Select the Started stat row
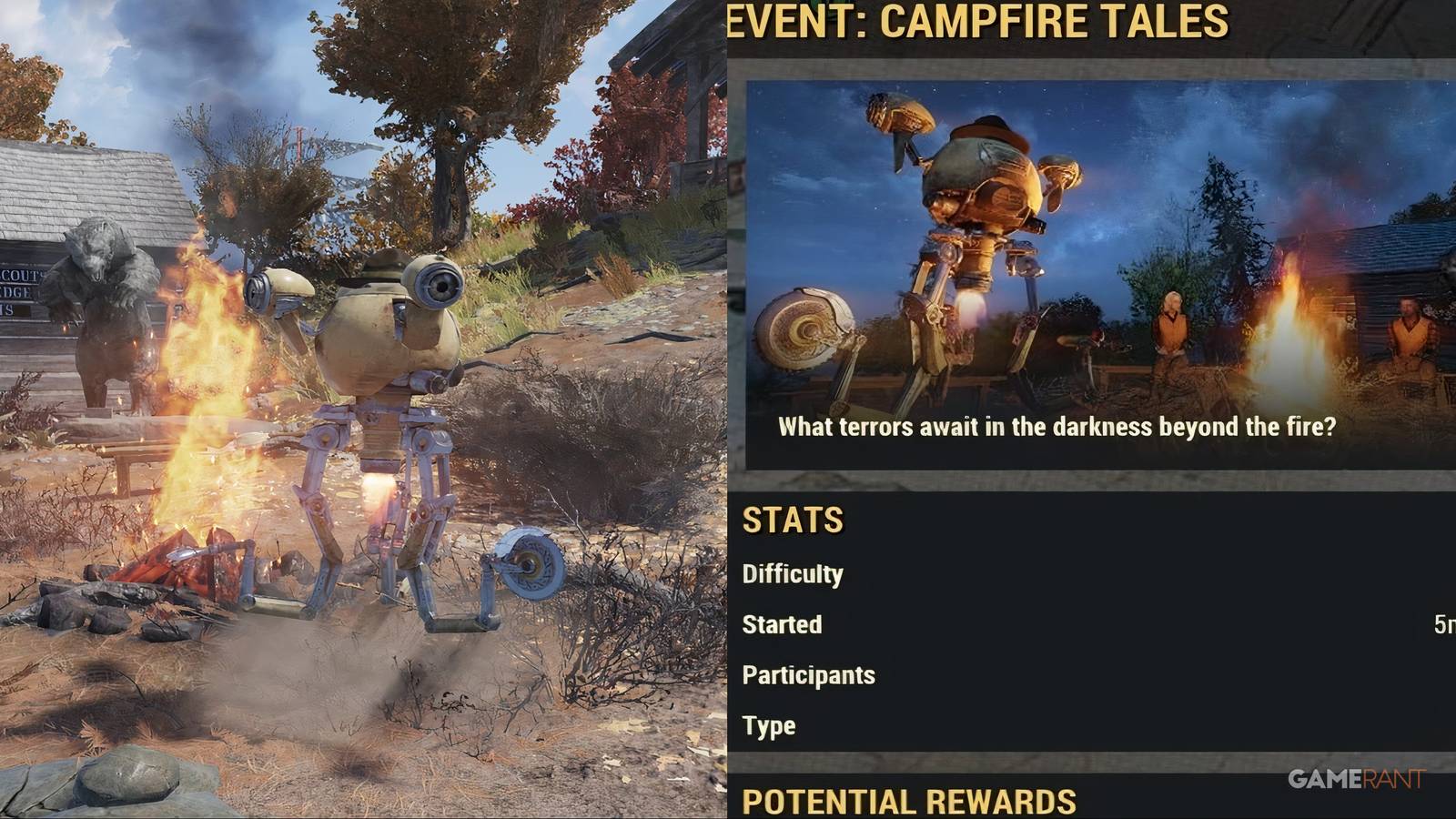This screenshot has width=1456, height=819. pyautogui.click(x=781, y=625)
